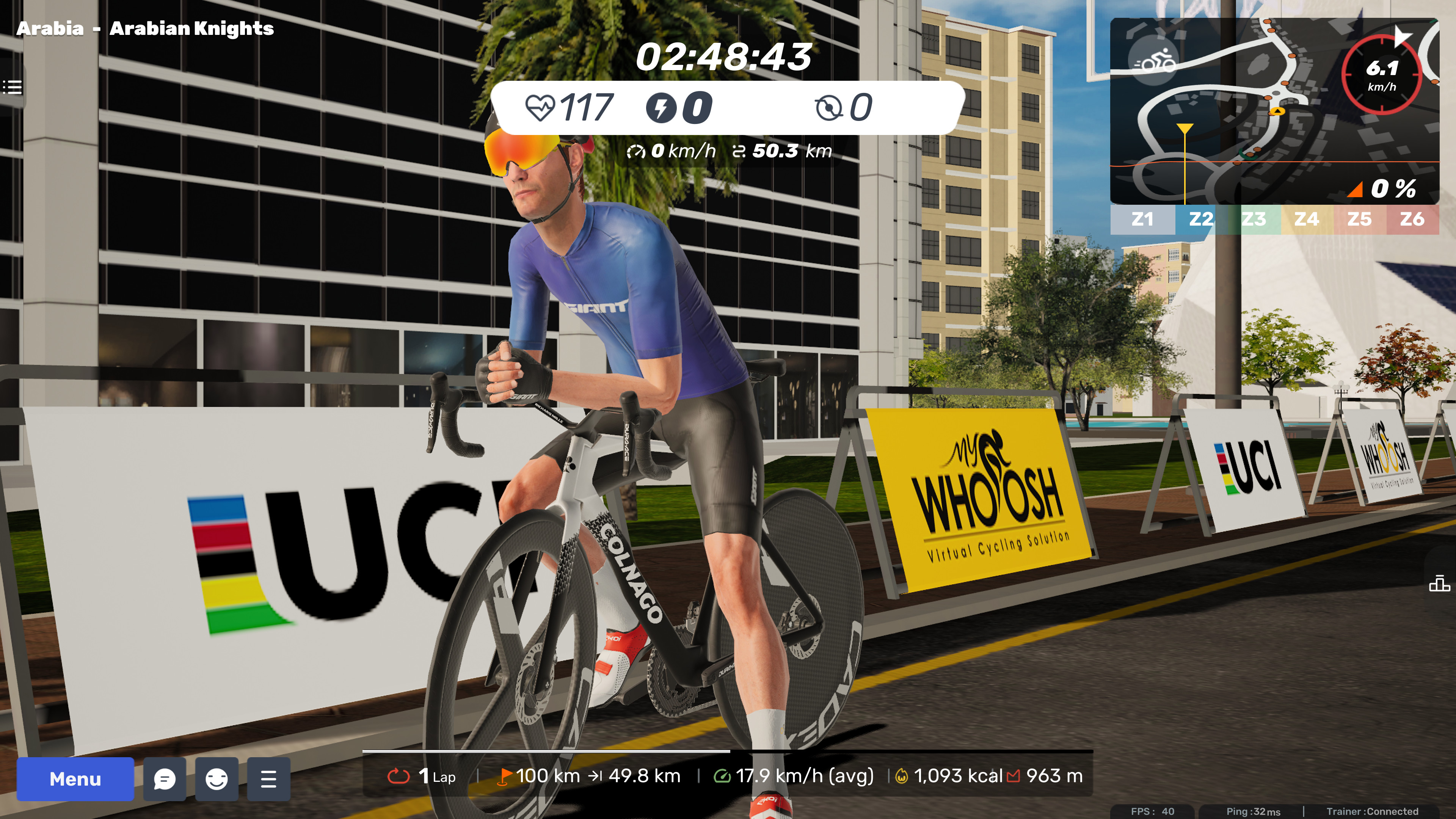Toggle the cyclist view icon on minimap
Viewport: 1456px width, 819px height.
(x=1153, y=61)
